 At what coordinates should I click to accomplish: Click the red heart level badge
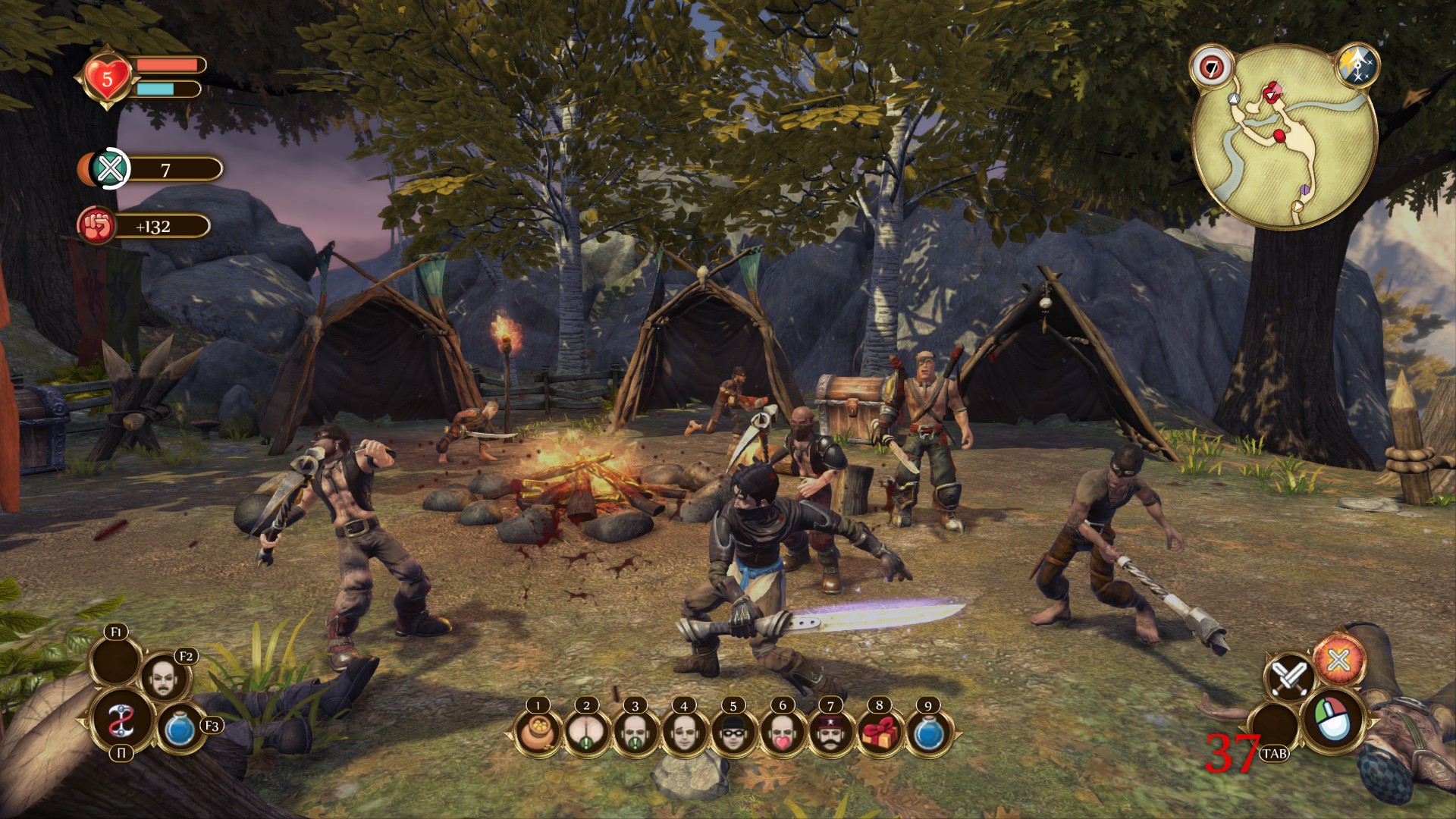107,78
